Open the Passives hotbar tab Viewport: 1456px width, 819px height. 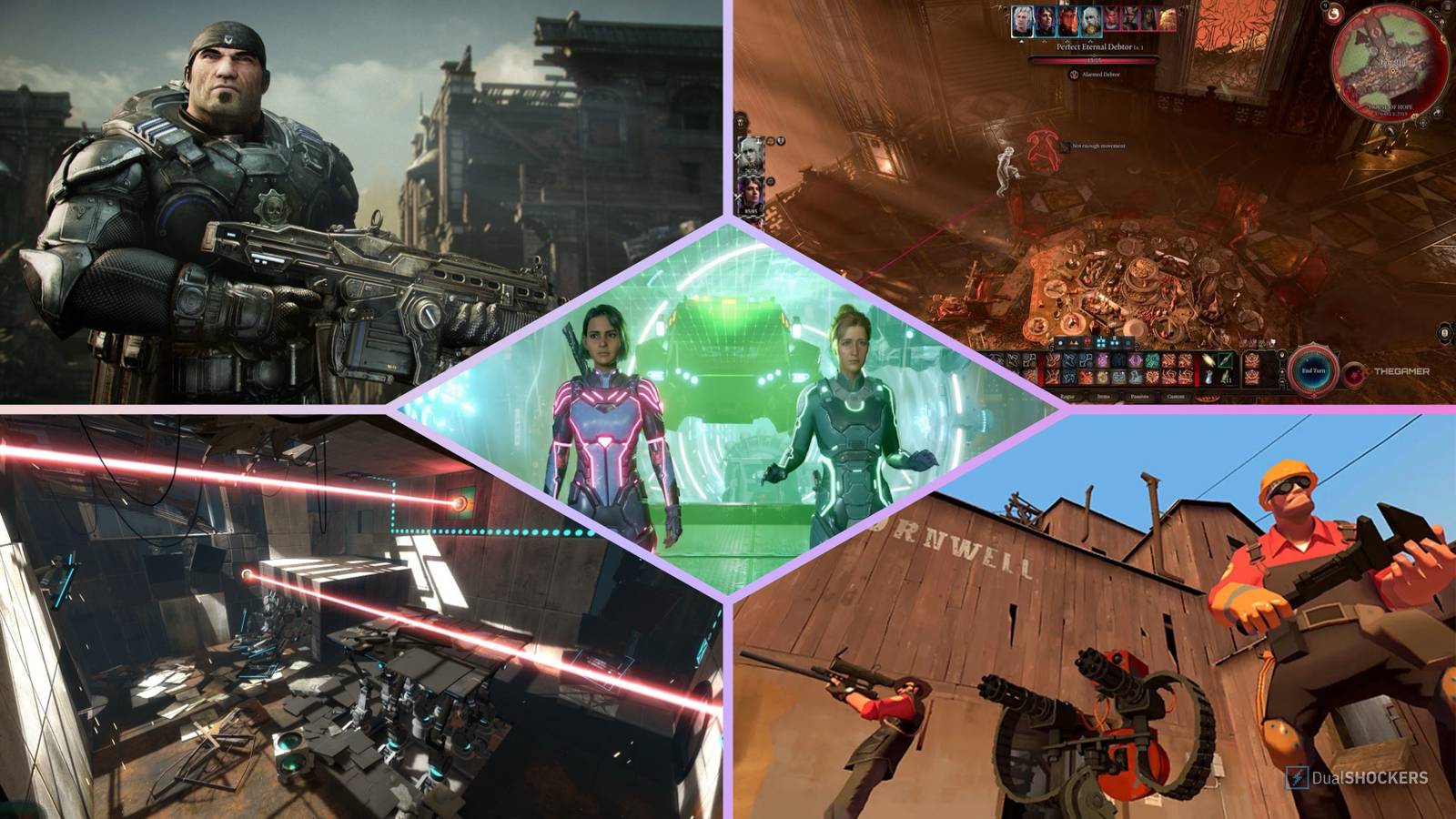click(x=1140, y=396)
